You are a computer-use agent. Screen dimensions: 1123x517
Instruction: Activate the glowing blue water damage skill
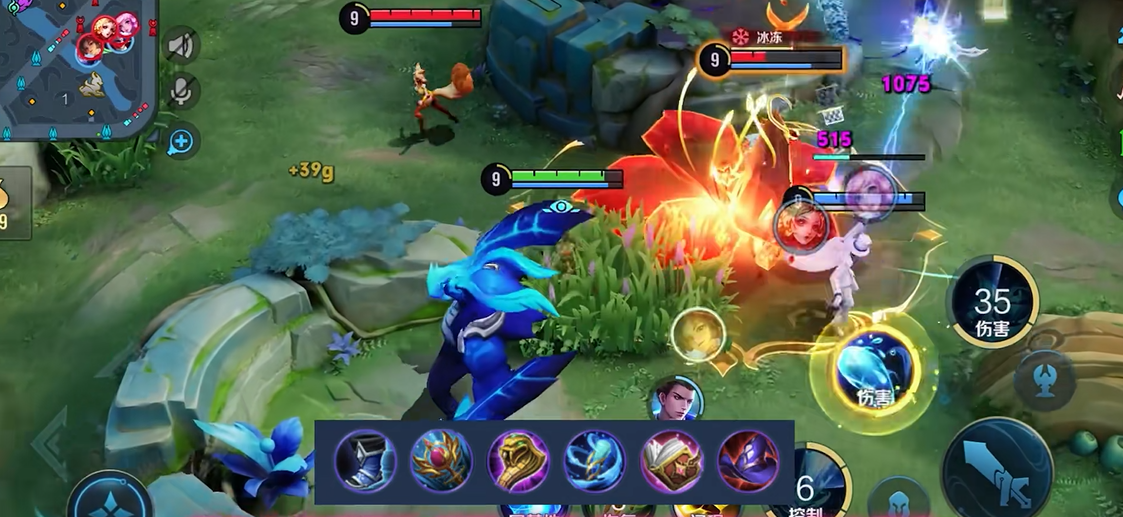pyautogui.click(x=871, y=371)
